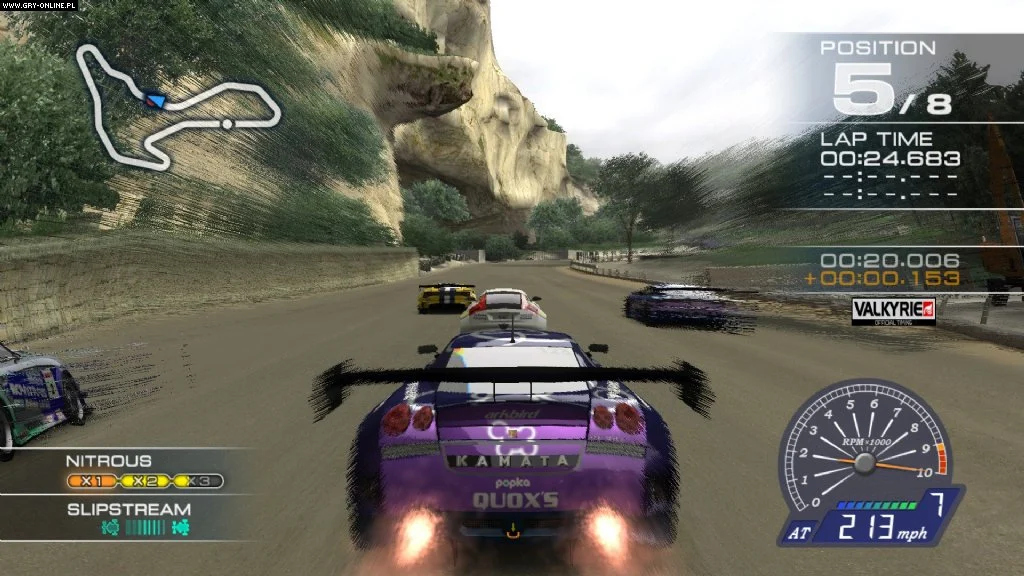Click the track outline minimap
Viewport: 1024px width, 576px height.
point(178,105)
